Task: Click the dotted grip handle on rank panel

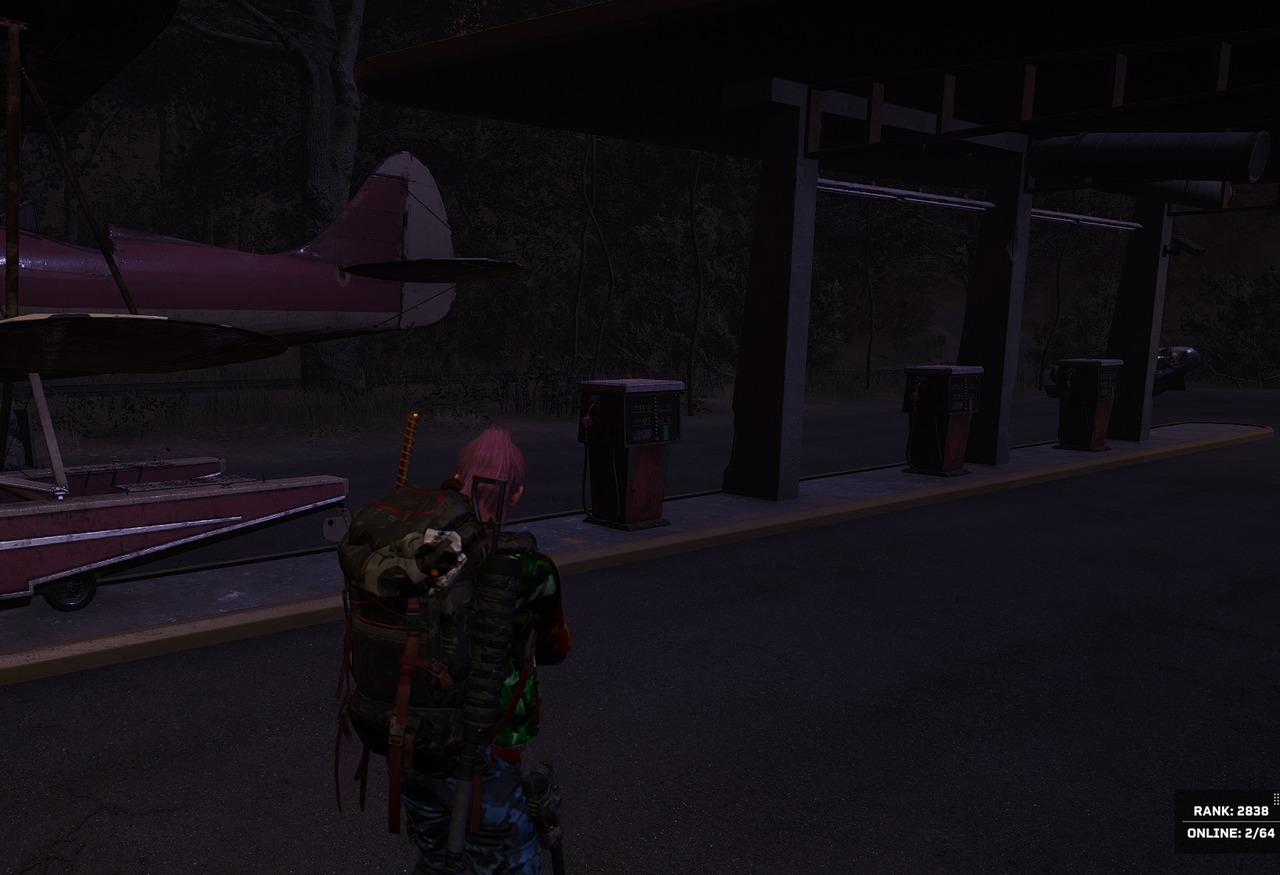Action: tap(1275, 798)
